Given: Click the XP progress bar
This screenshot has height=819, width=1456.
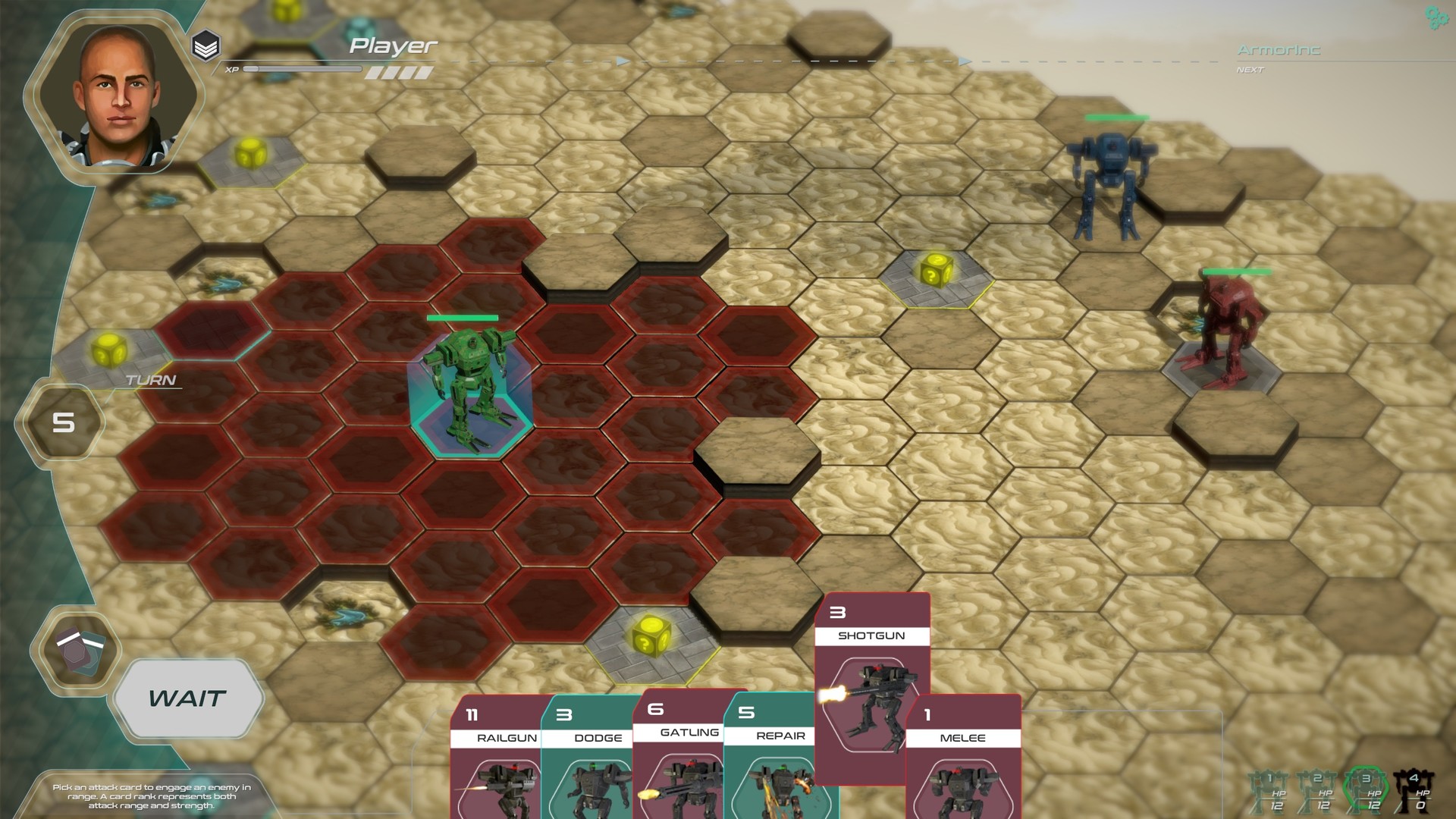Looking at the screenshot, I should click(303, 68).
